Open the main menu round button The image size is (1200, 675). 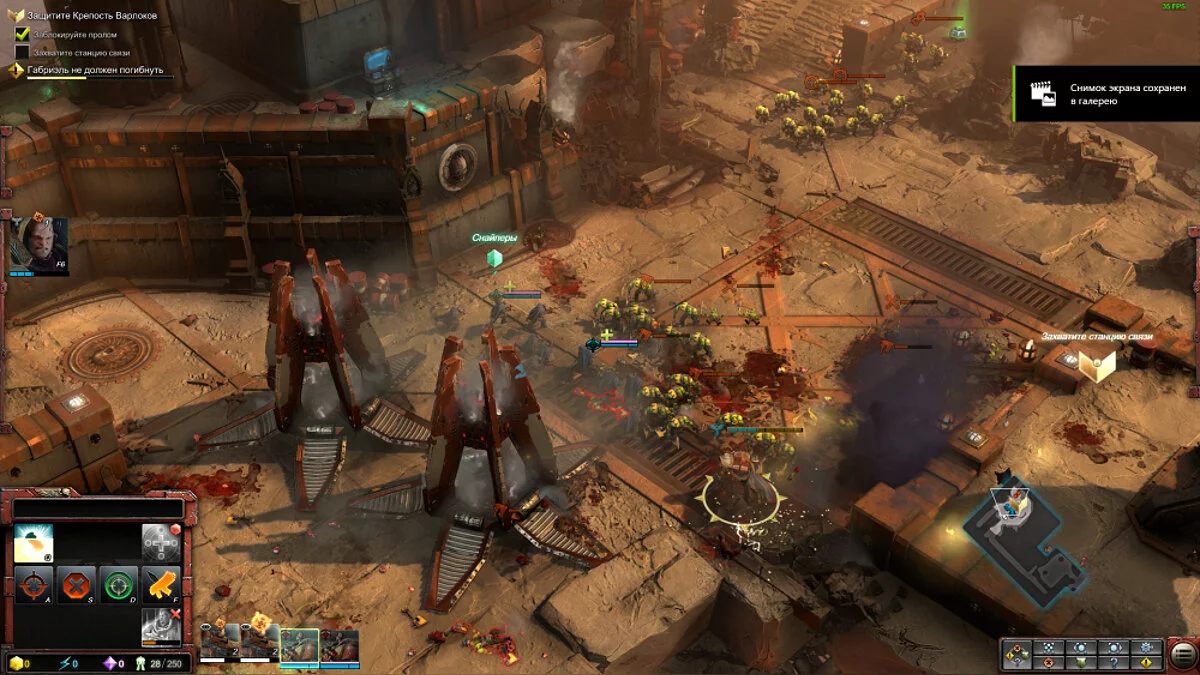(1182, 654)
